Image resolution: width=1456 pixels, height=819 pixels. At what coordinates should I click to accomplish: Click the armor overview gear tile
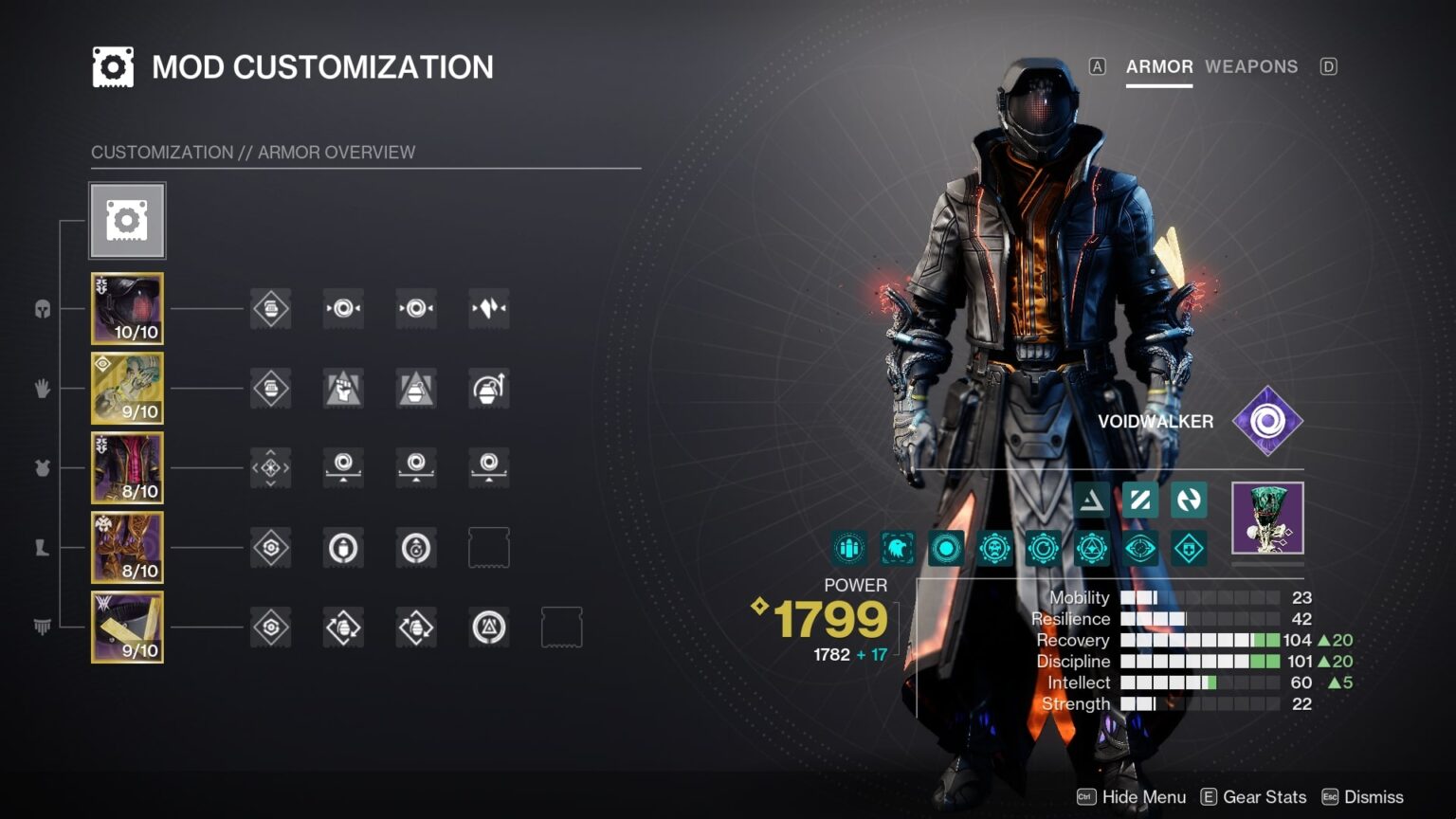pyautogui.click(x=127, y=221)
